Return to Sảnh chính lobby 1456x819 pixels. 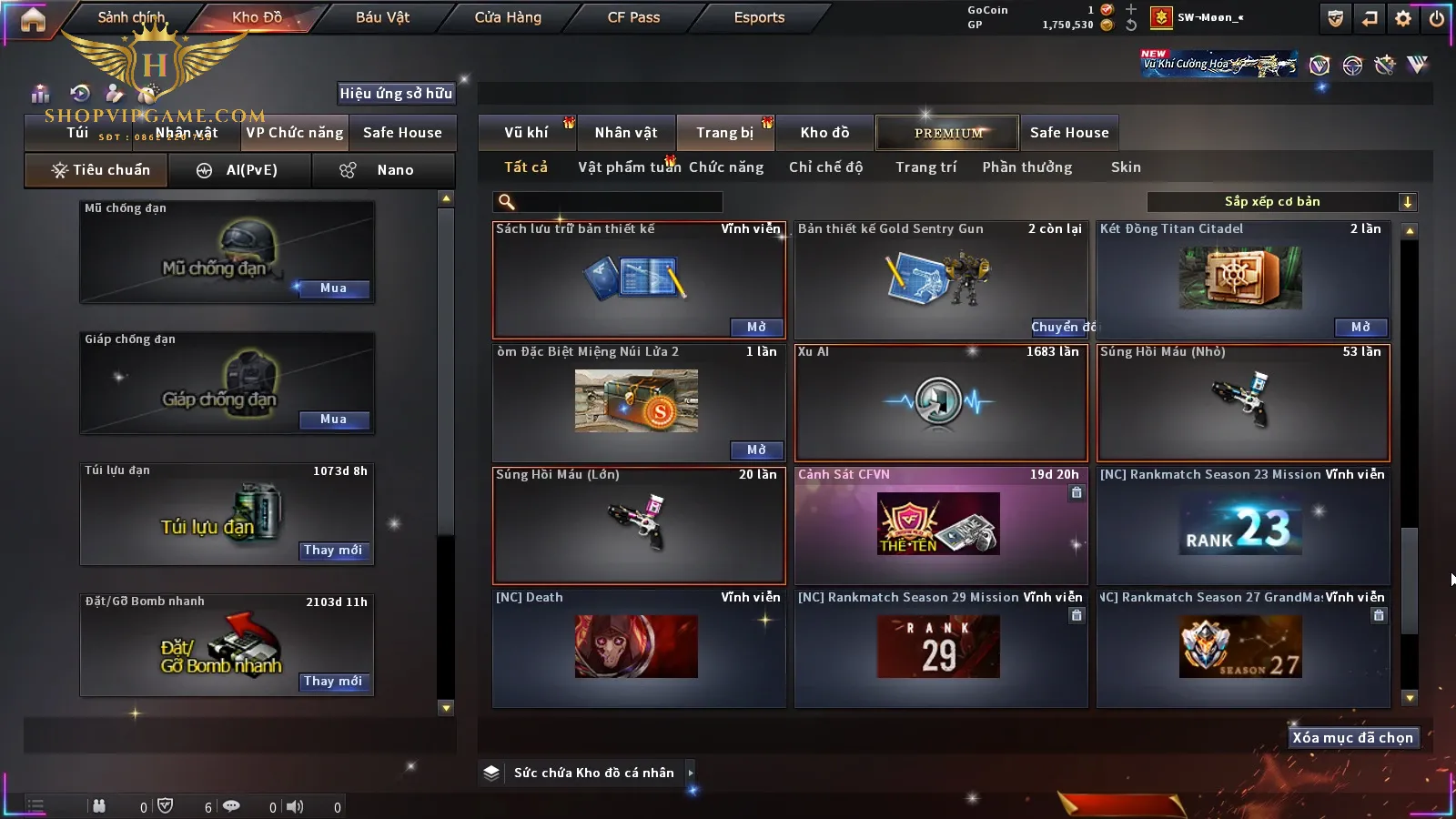(x=131, y=17)
